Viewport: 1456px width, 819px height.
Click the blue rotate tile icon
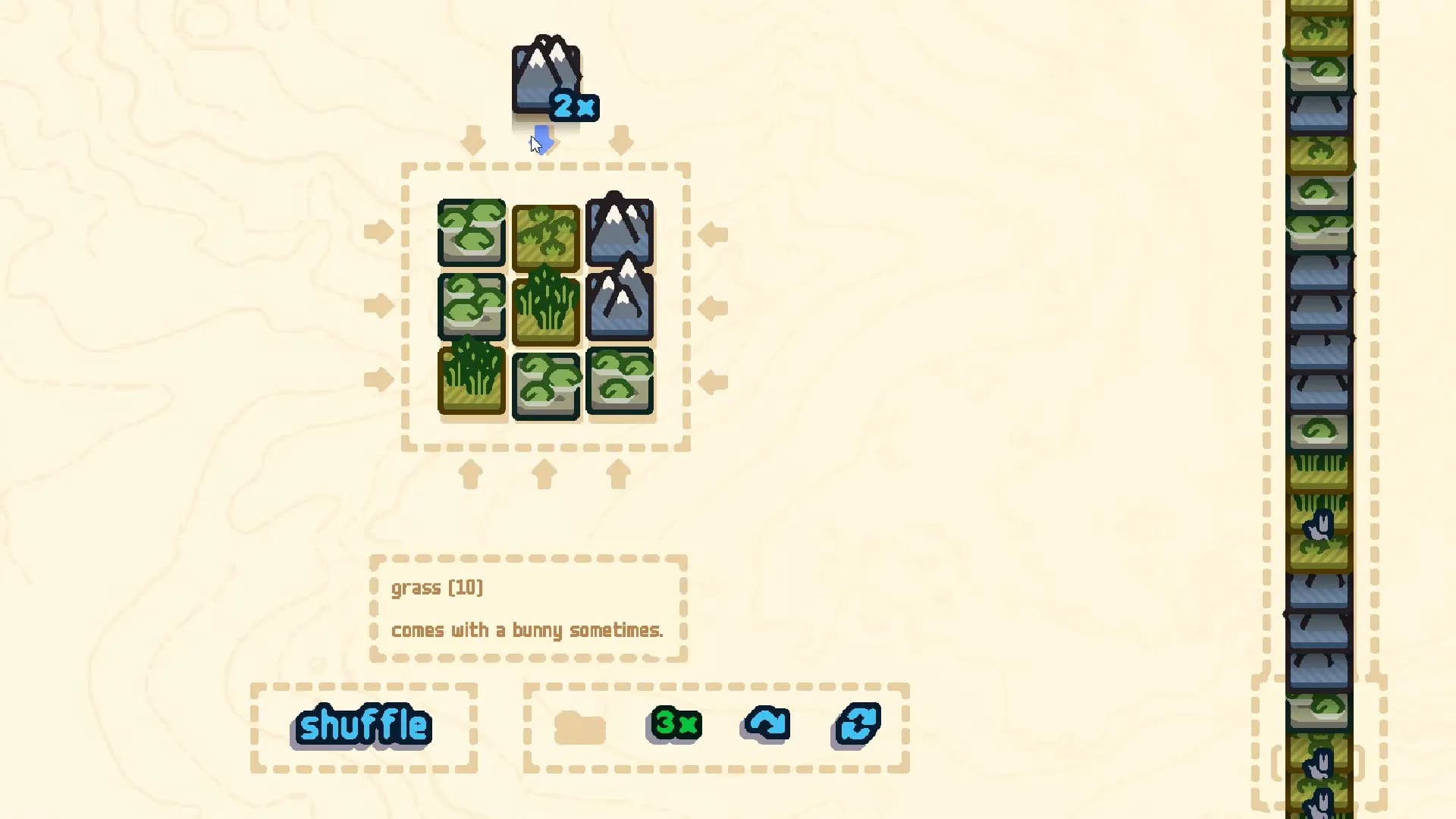pos(766,724)
